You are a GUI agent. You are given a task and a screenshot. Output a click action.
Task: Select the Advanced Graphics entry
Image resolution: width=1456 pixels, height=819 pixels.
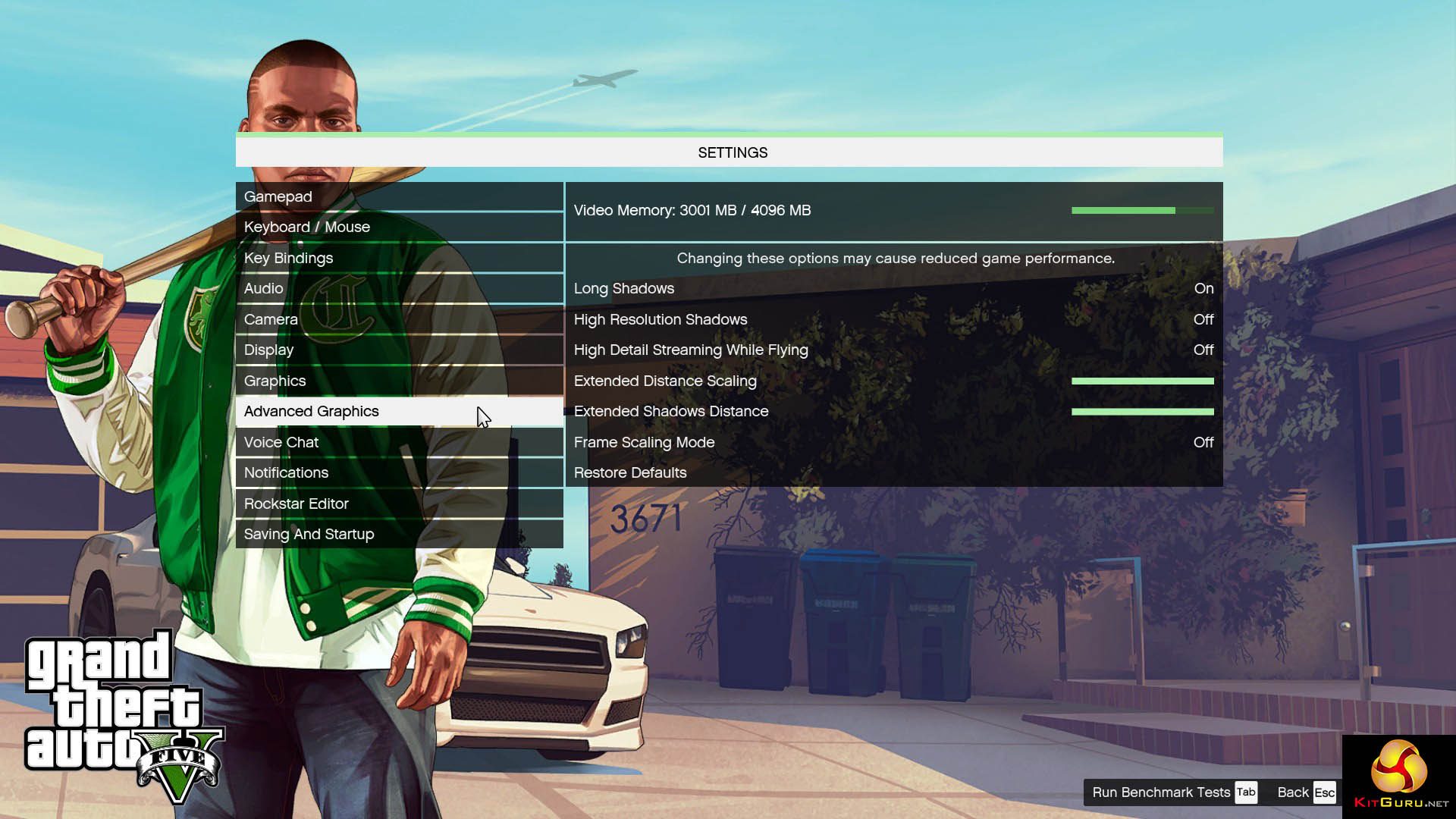coord(399,411)
